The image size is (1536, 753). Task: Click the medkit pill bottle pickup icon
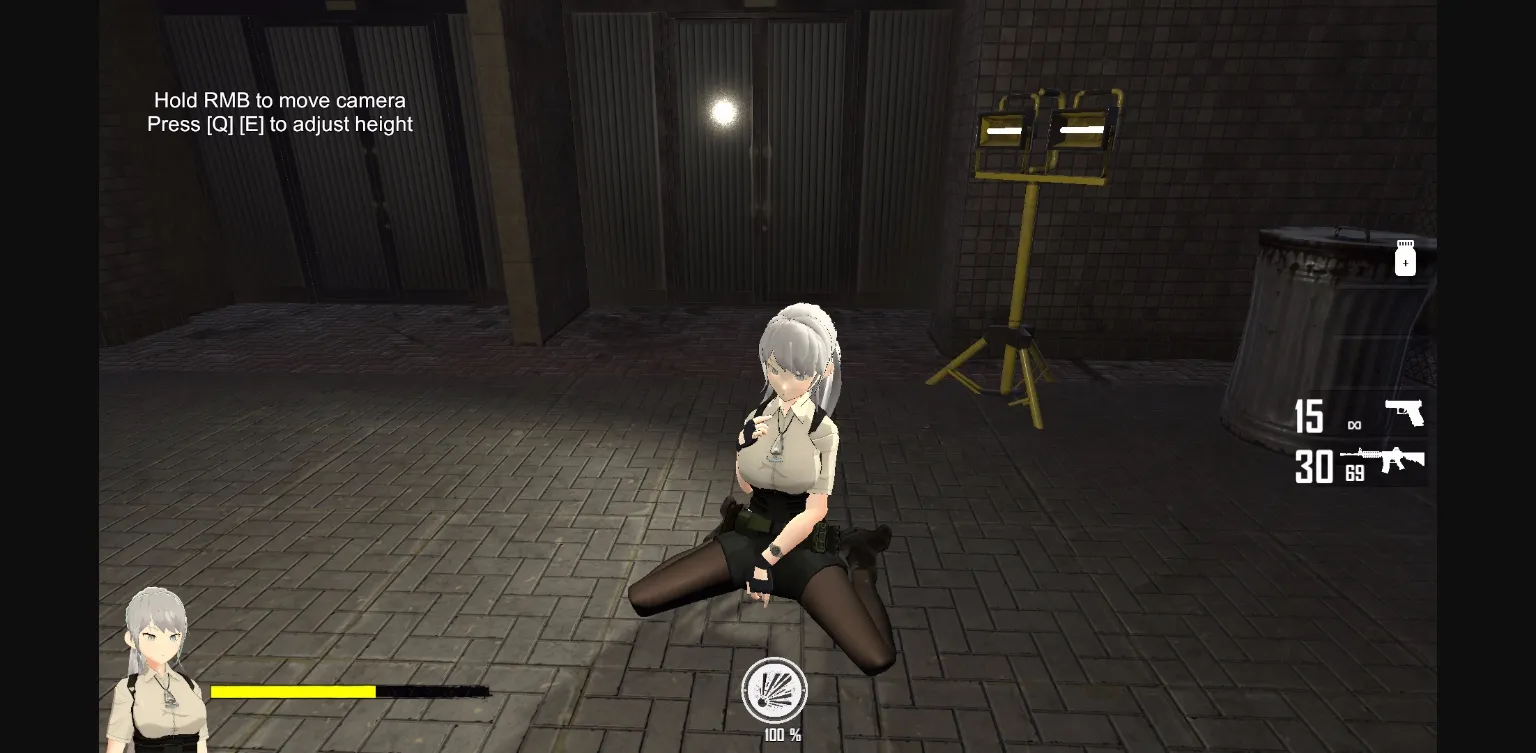1405,258
